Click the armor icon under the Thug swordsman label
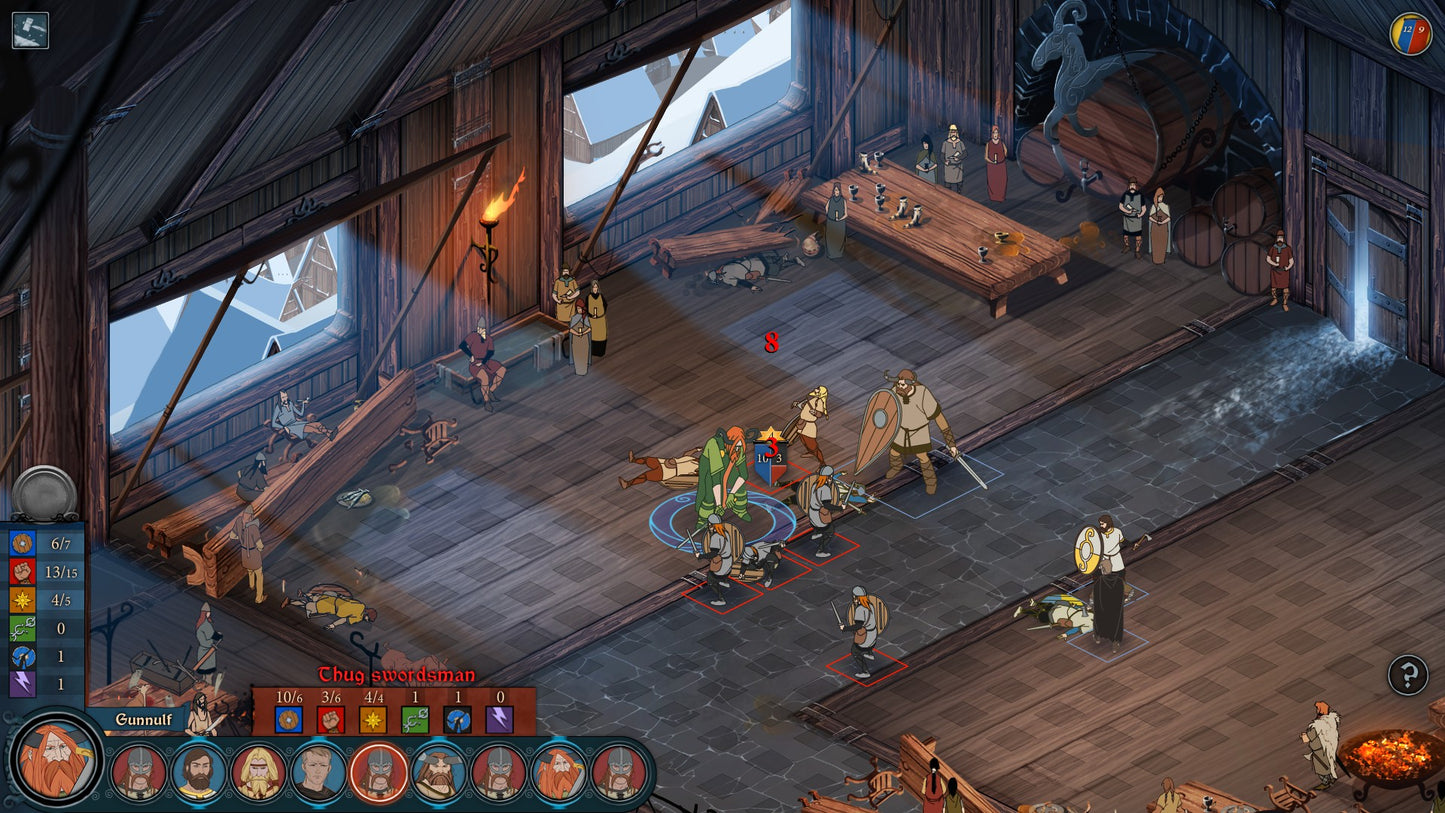The width and height of the screenshot is (1445, 813). pos(290,718)
